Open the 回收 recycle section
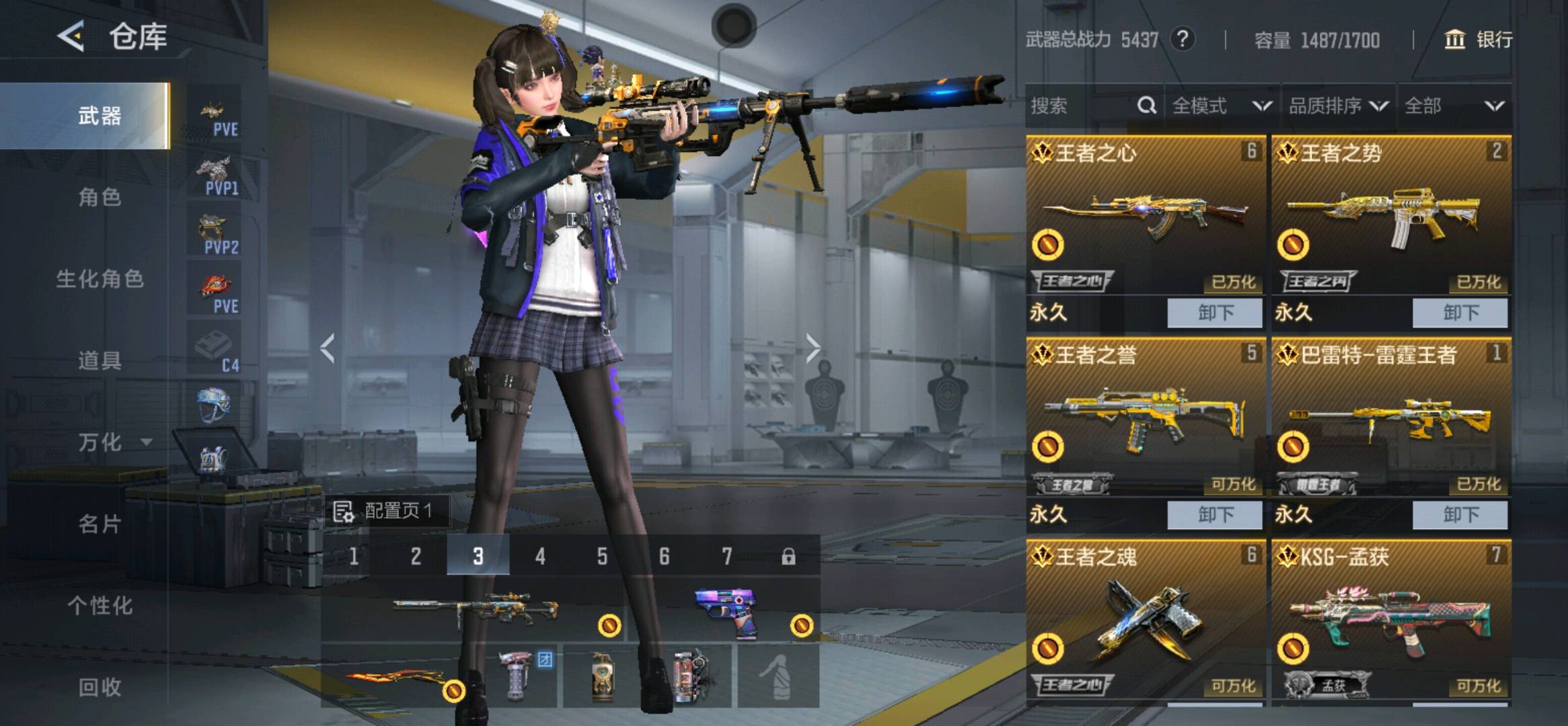 pos(100,687)
